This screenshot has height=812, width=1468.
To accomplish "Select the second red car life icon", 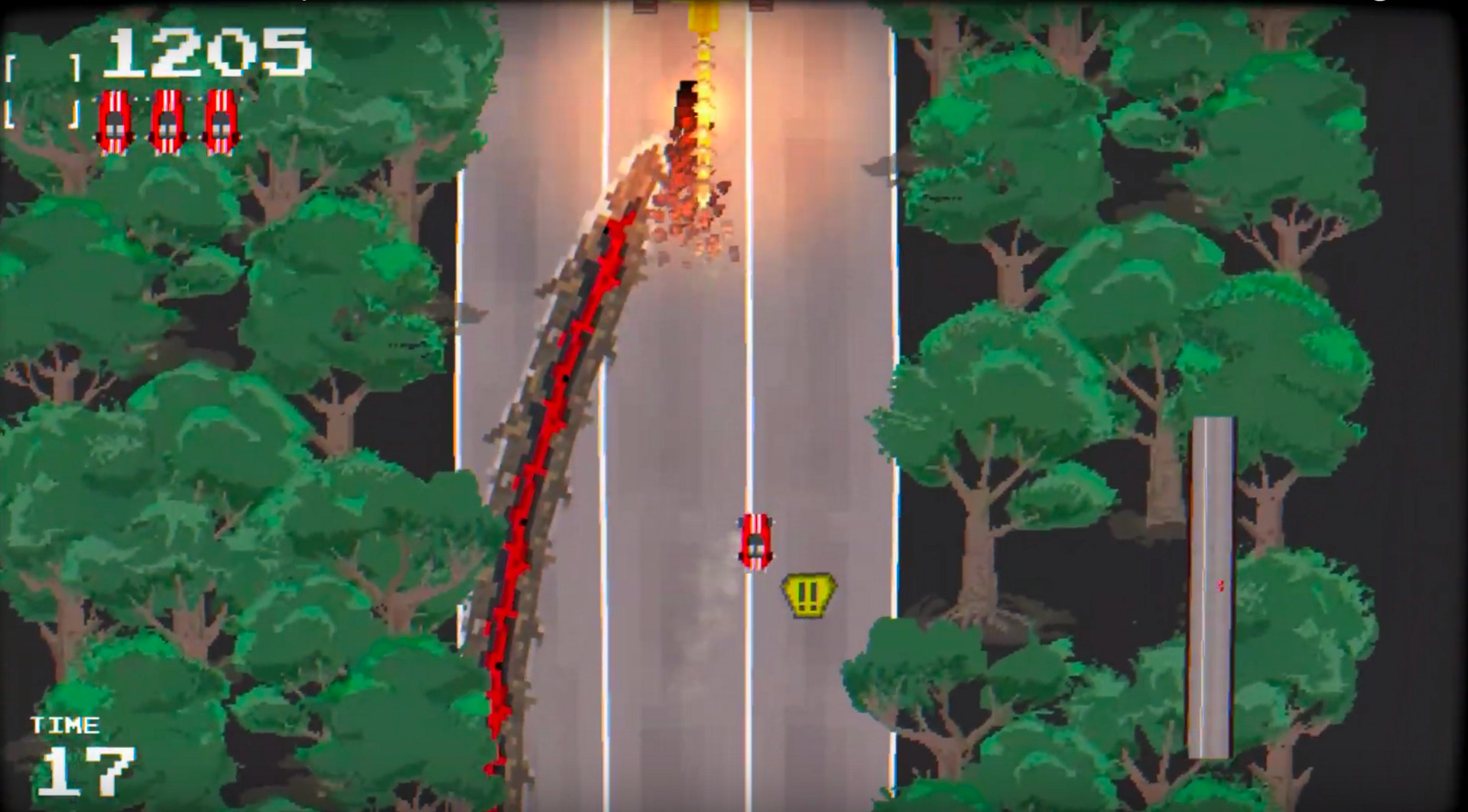I will click(x=168, y=121).
